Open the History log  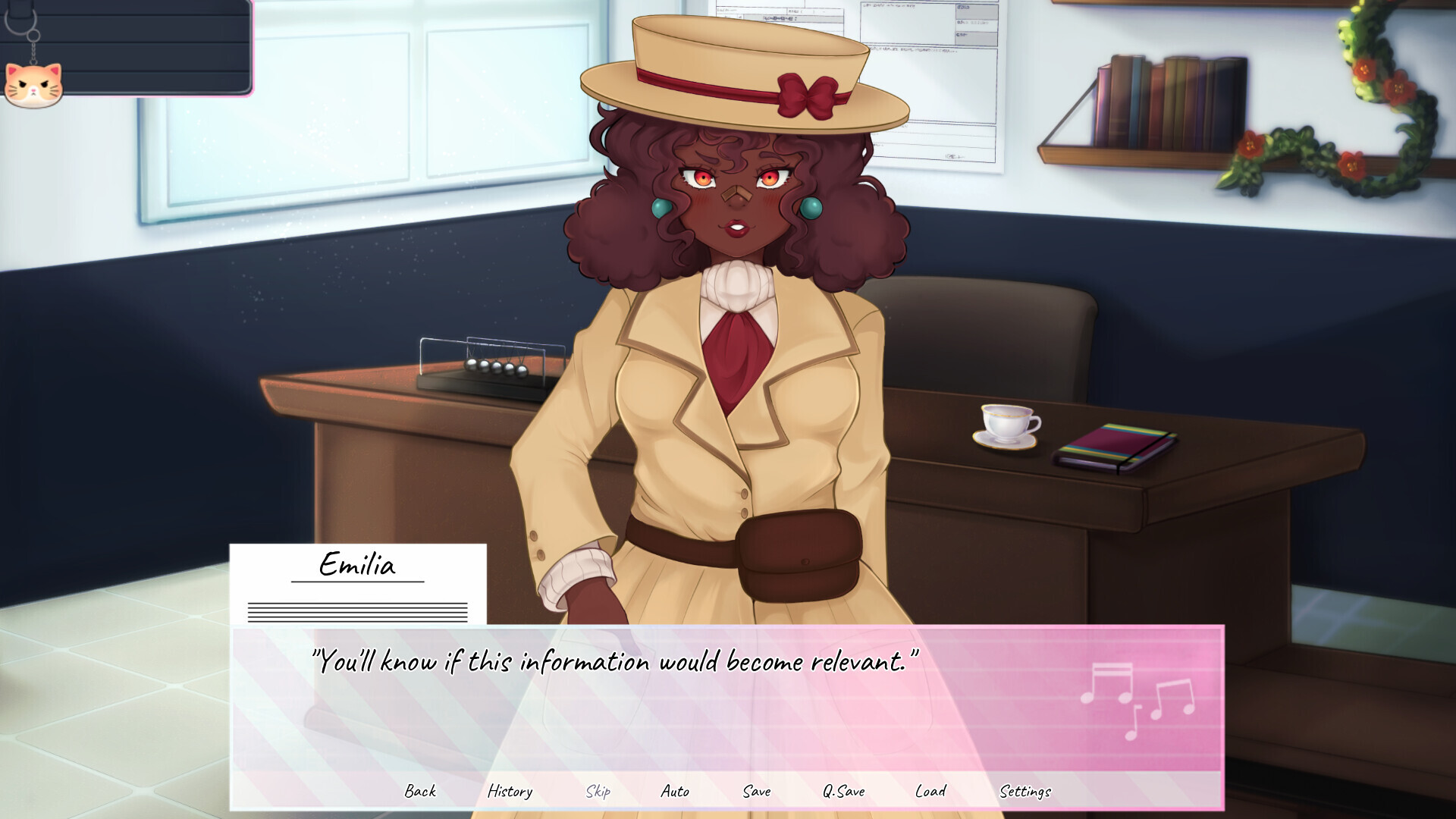tap(511, 791)
